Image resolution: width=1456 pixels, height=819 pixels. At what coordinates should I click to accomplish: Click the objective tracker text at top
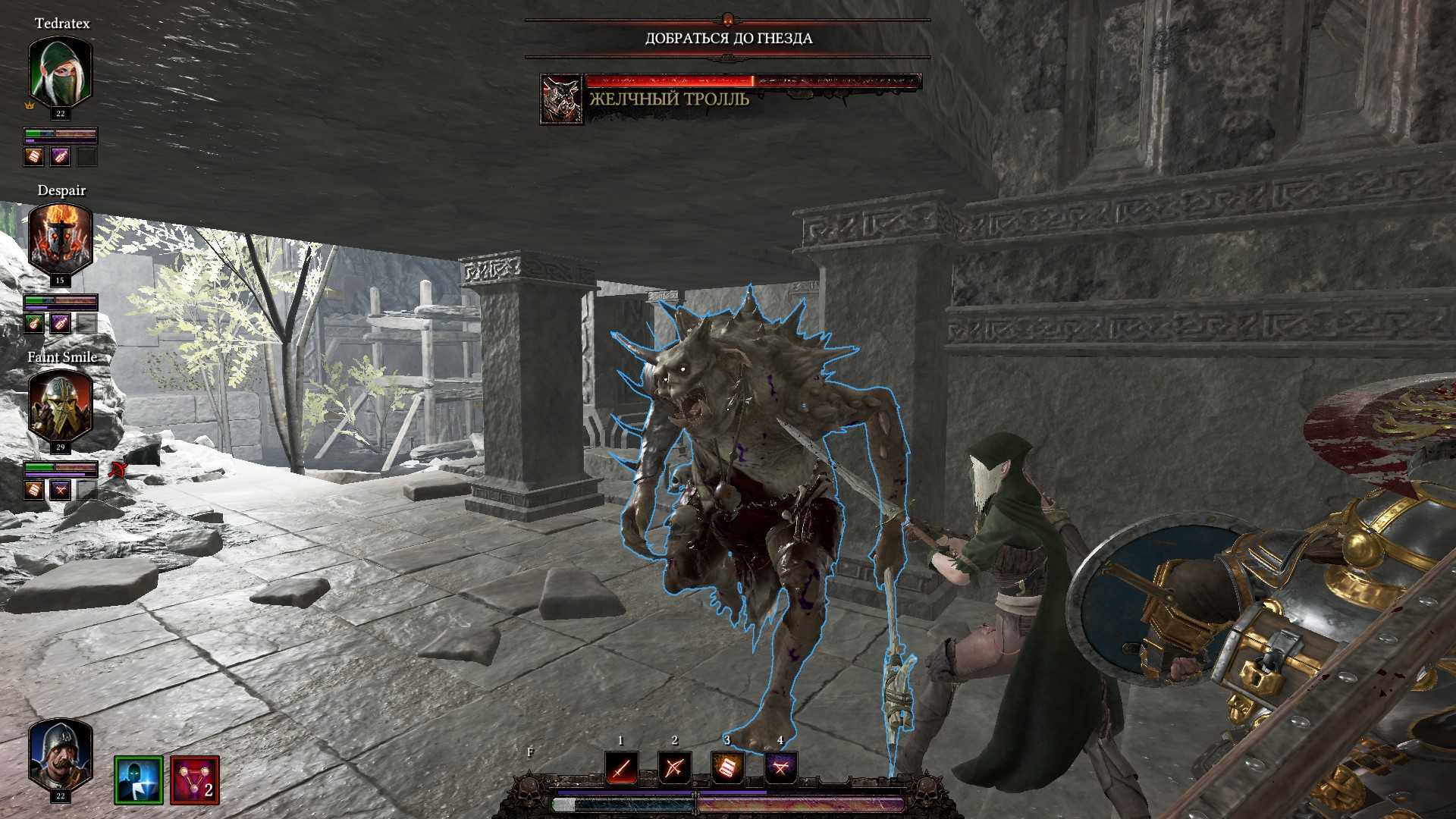[x=728, y=39]
